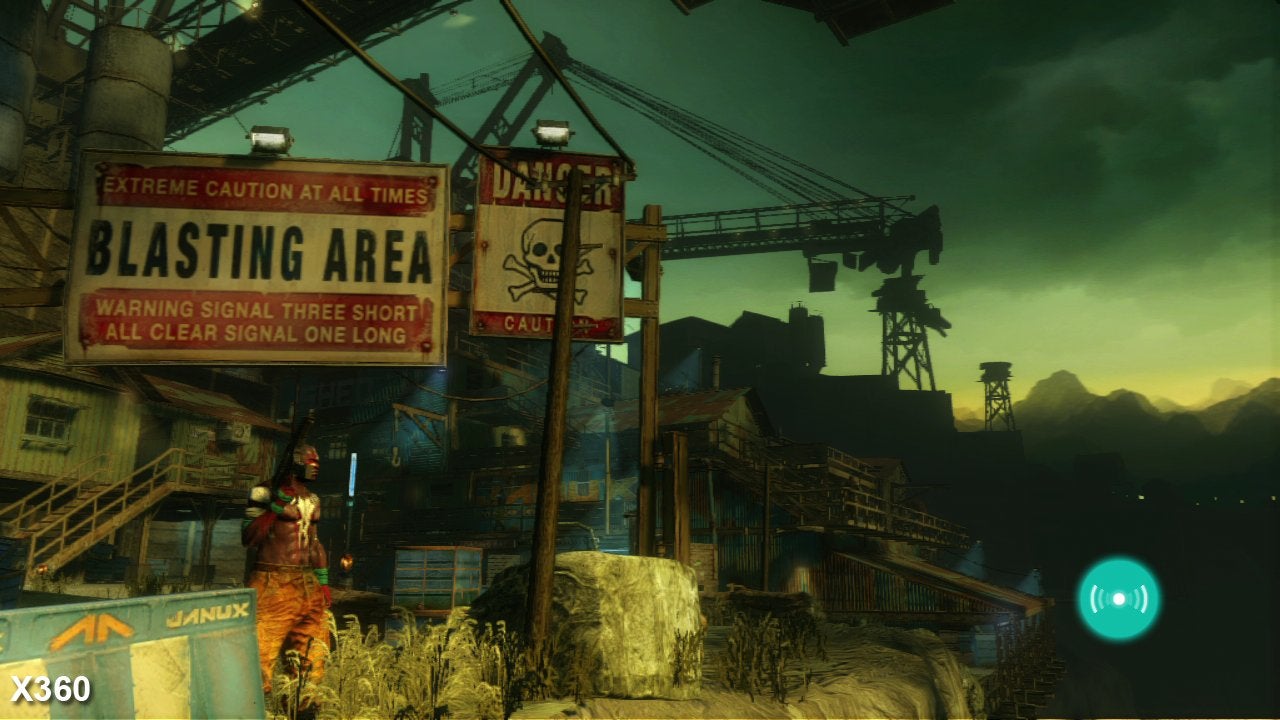Click the teal signal beacon icon

(x=1118, y=599)
